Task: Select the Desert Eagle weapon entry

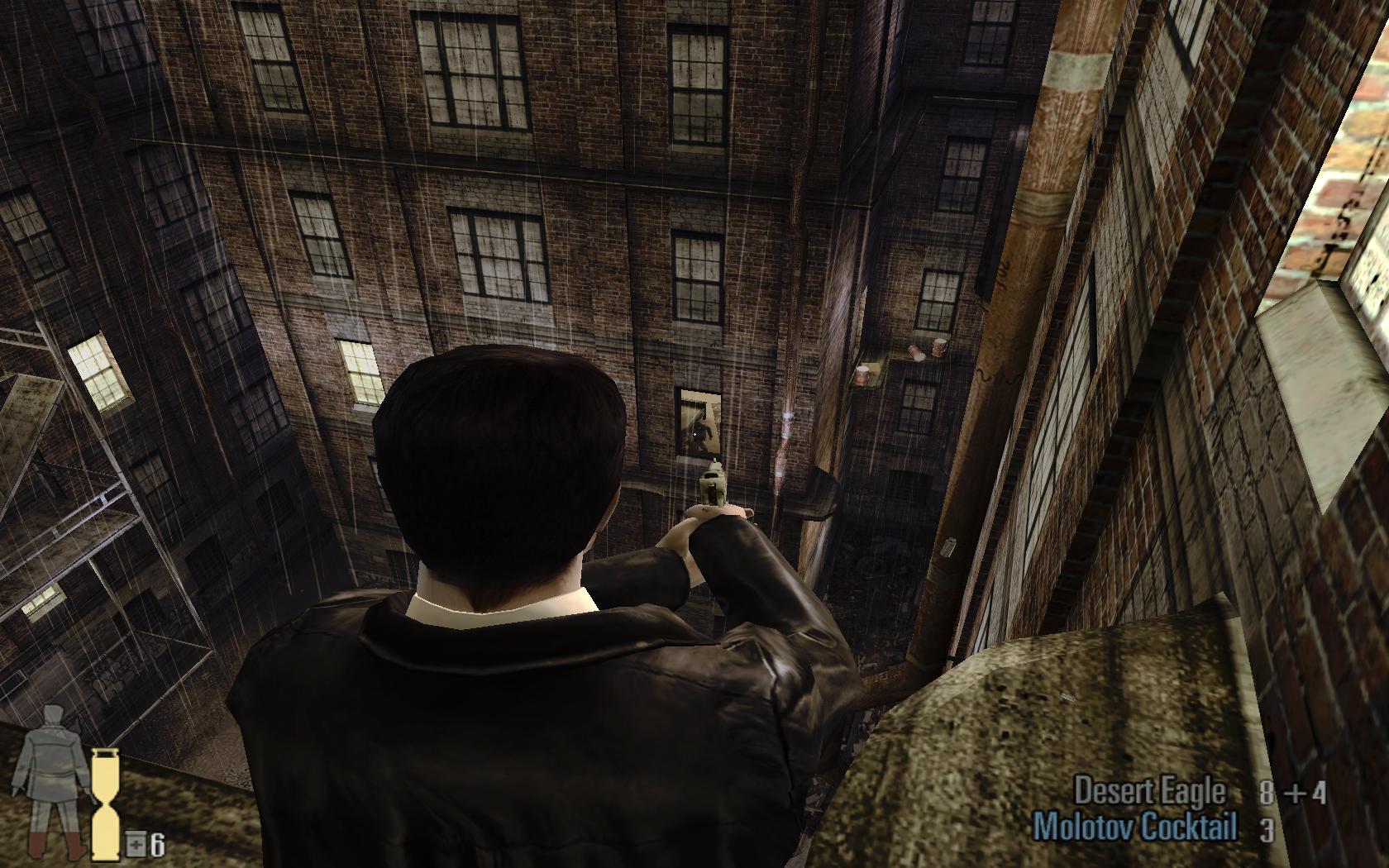Action: coord(1148,791)
